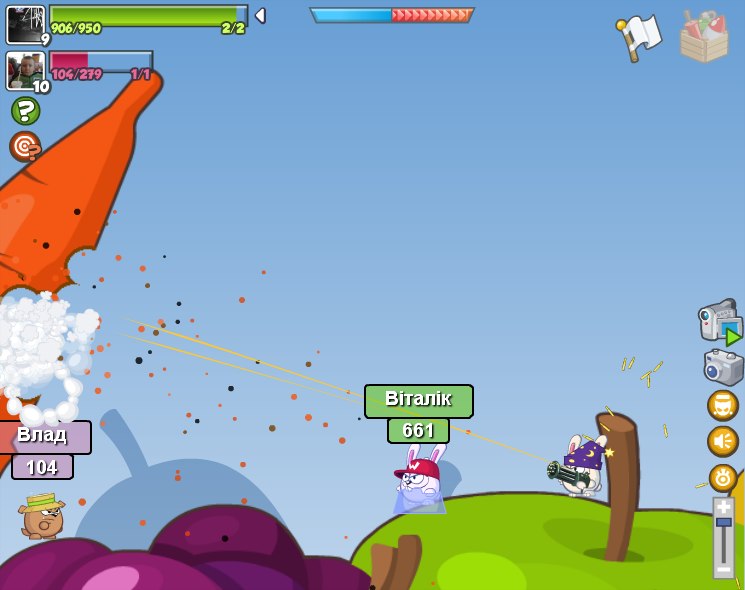Screen dimensions: 745x590
Task: Click the orange round button above zoom slider
Action: (x=722, y=477)
